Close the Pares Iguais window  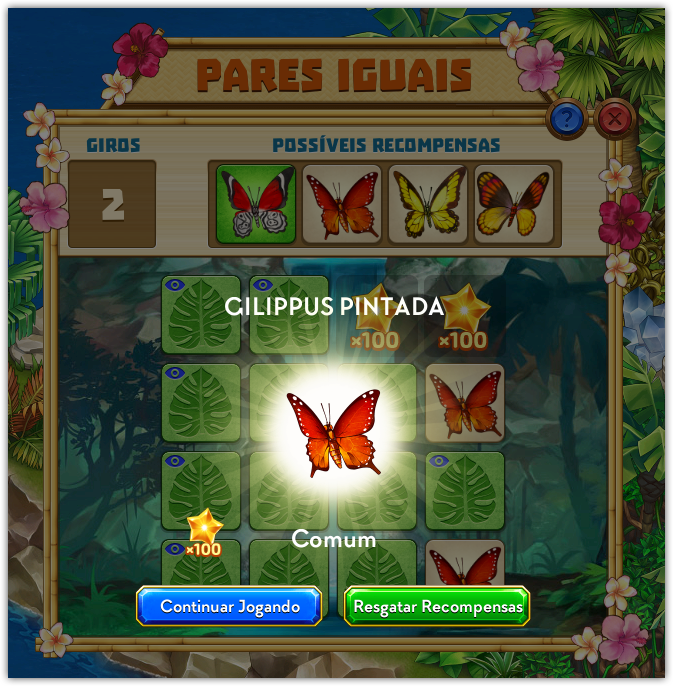[615, 120]
